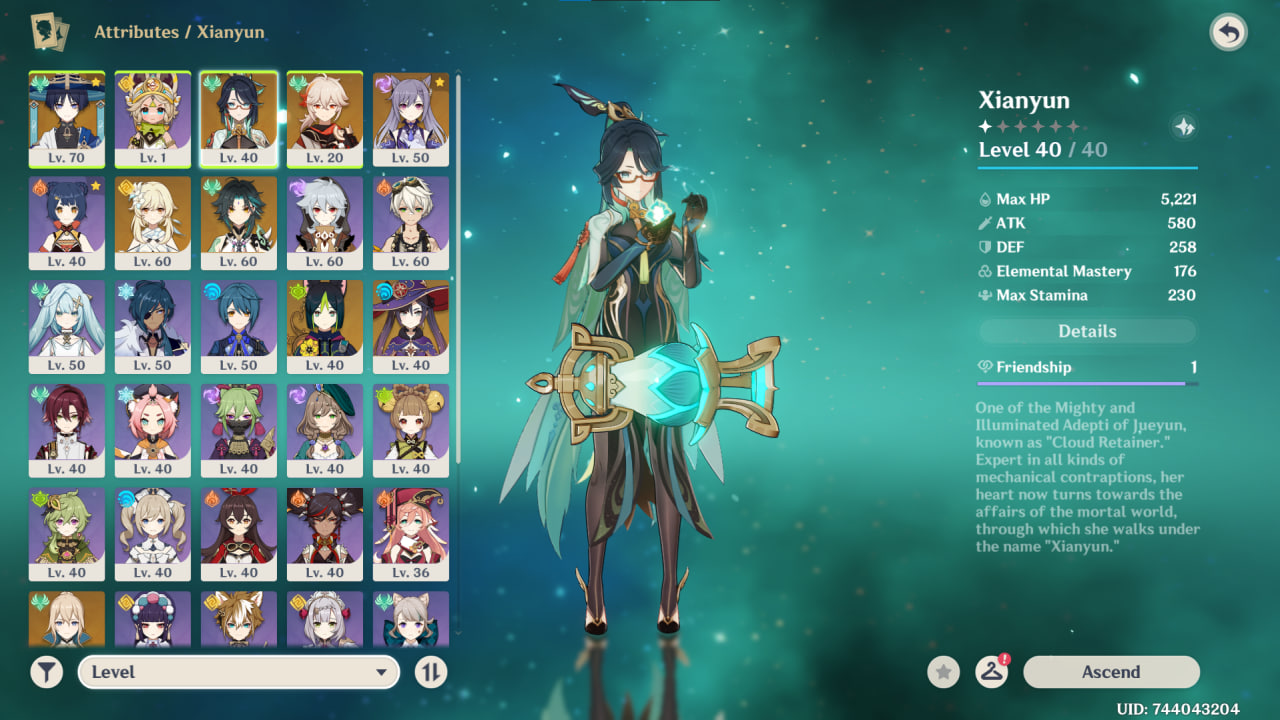Open the outfit hanger icon

click(x=991, y=672)
